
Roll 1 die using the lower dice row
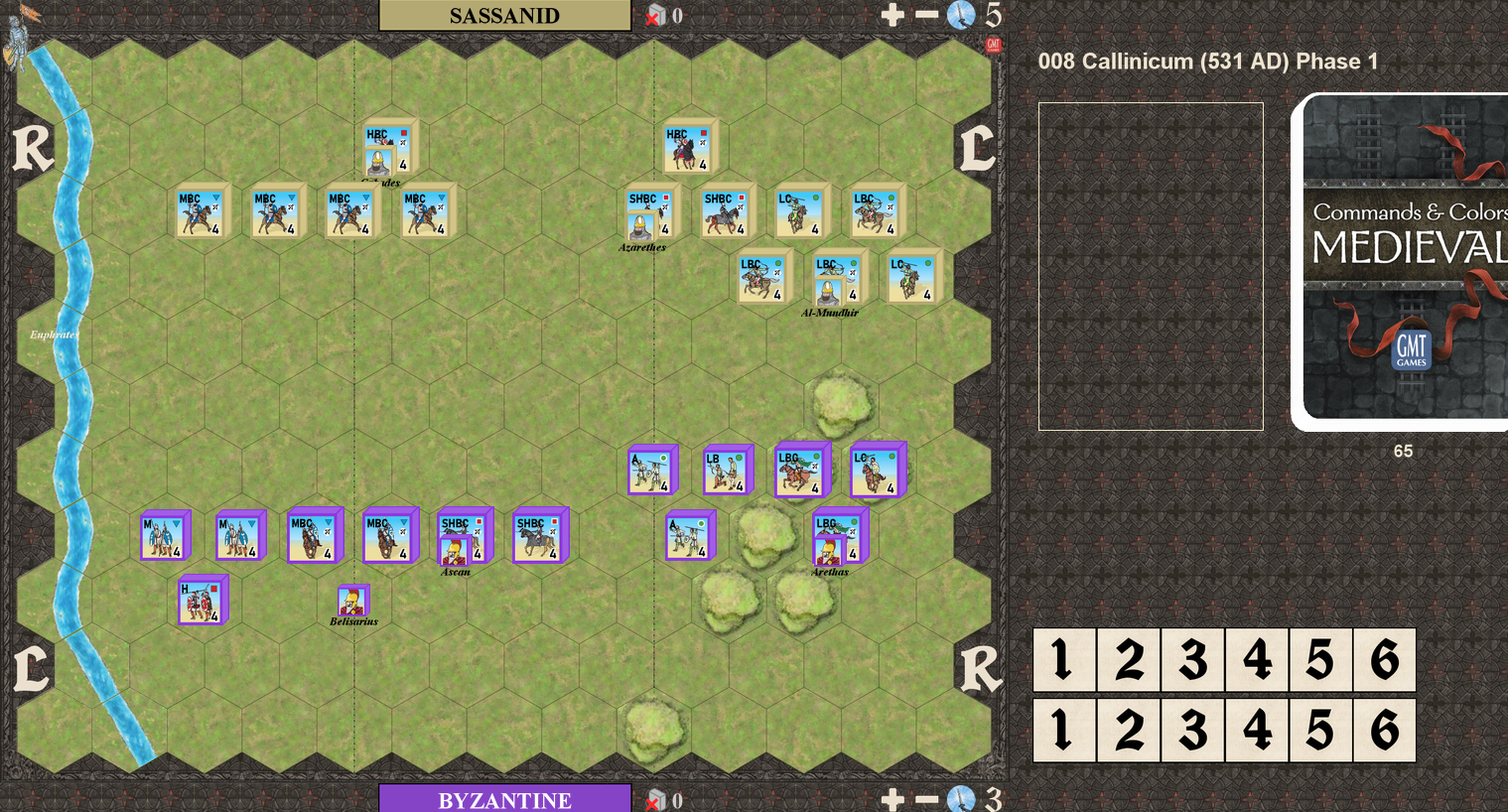(x=1064, y=731)
